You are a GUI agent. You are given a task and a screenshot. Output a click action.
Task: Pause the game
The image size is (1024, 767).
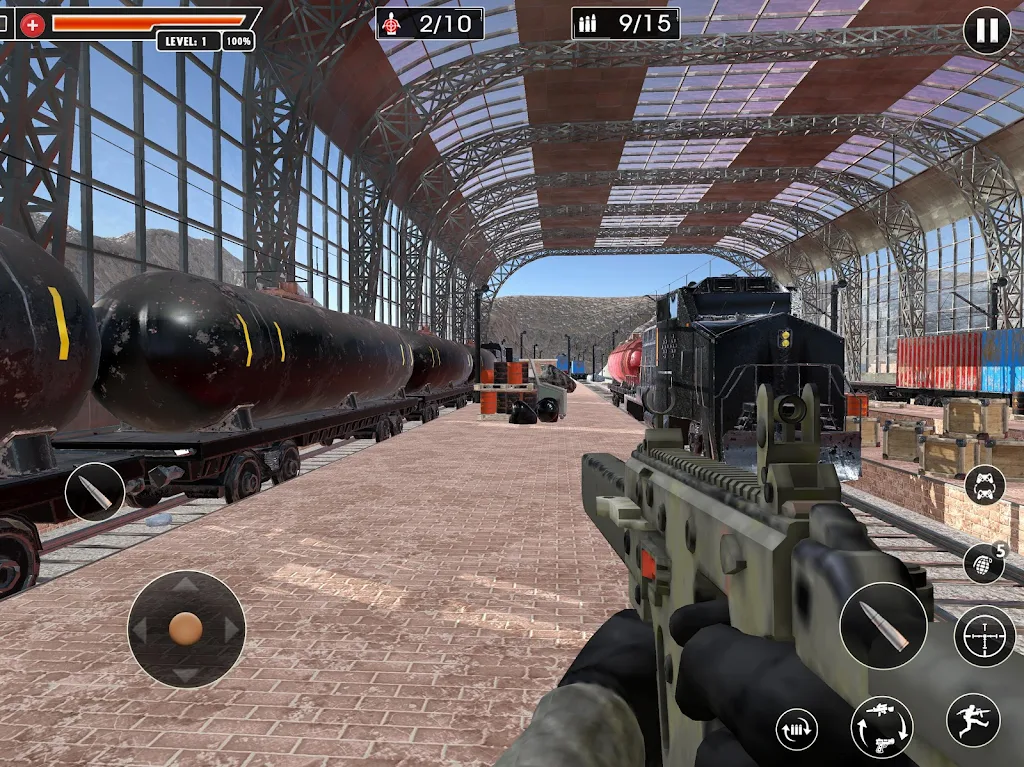coord(986,31)
